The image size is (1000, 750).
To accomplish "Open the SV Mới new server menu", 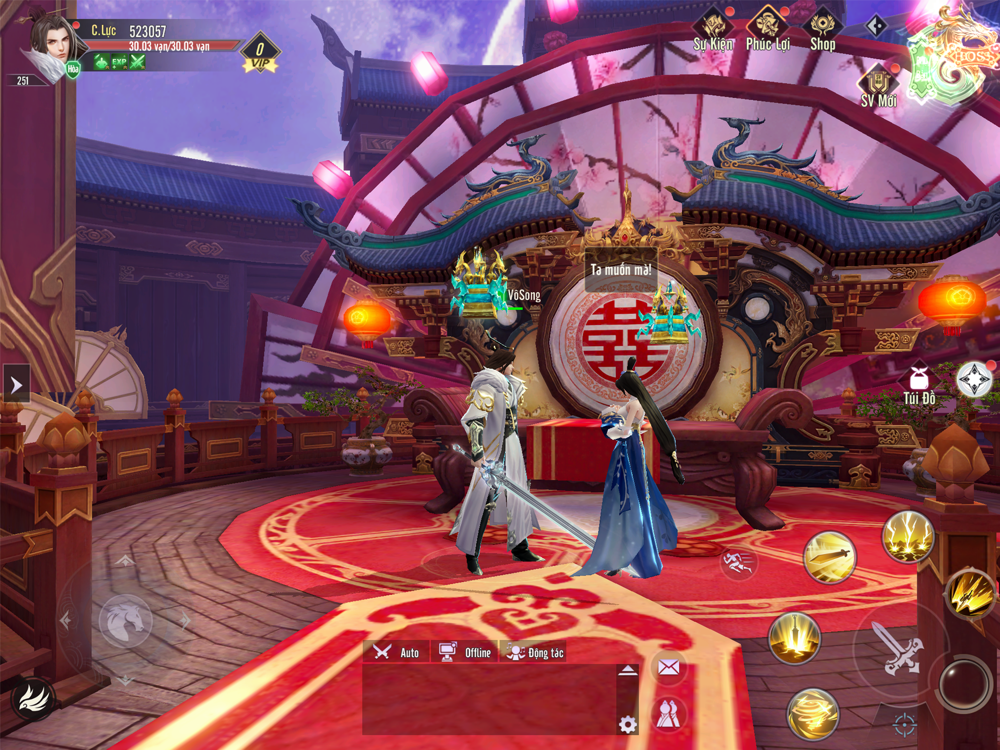I will pyautogui.click(x=879, y=85).
